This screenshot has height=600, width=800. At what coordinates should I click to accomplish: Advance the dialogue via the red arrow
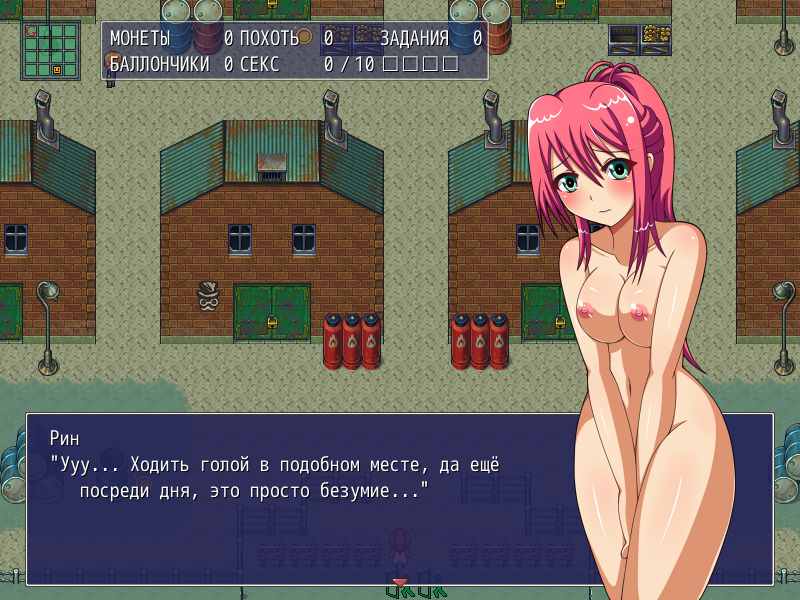point(399,582)
